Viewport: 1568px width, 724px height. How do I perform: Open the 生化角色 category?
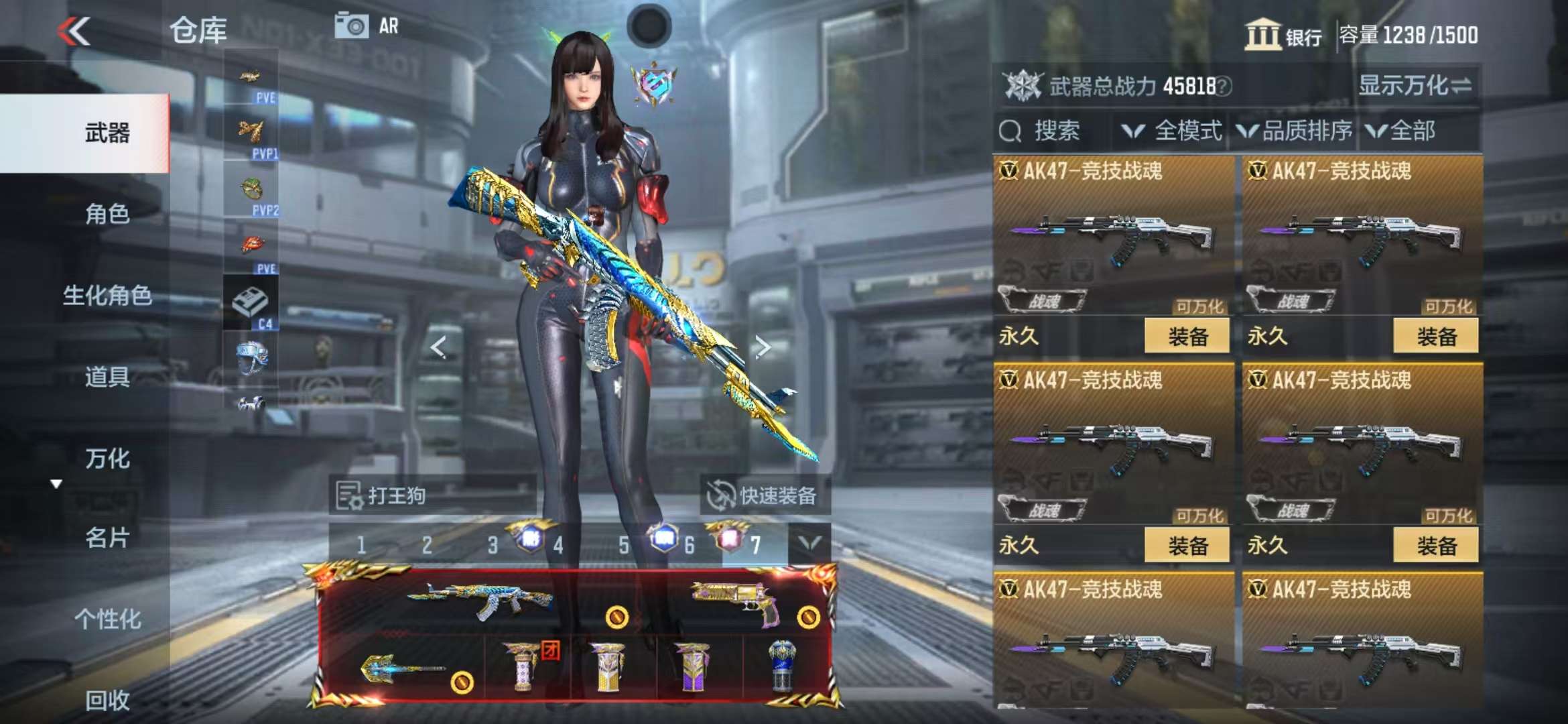pyautogui.click(x=107, y=295)
